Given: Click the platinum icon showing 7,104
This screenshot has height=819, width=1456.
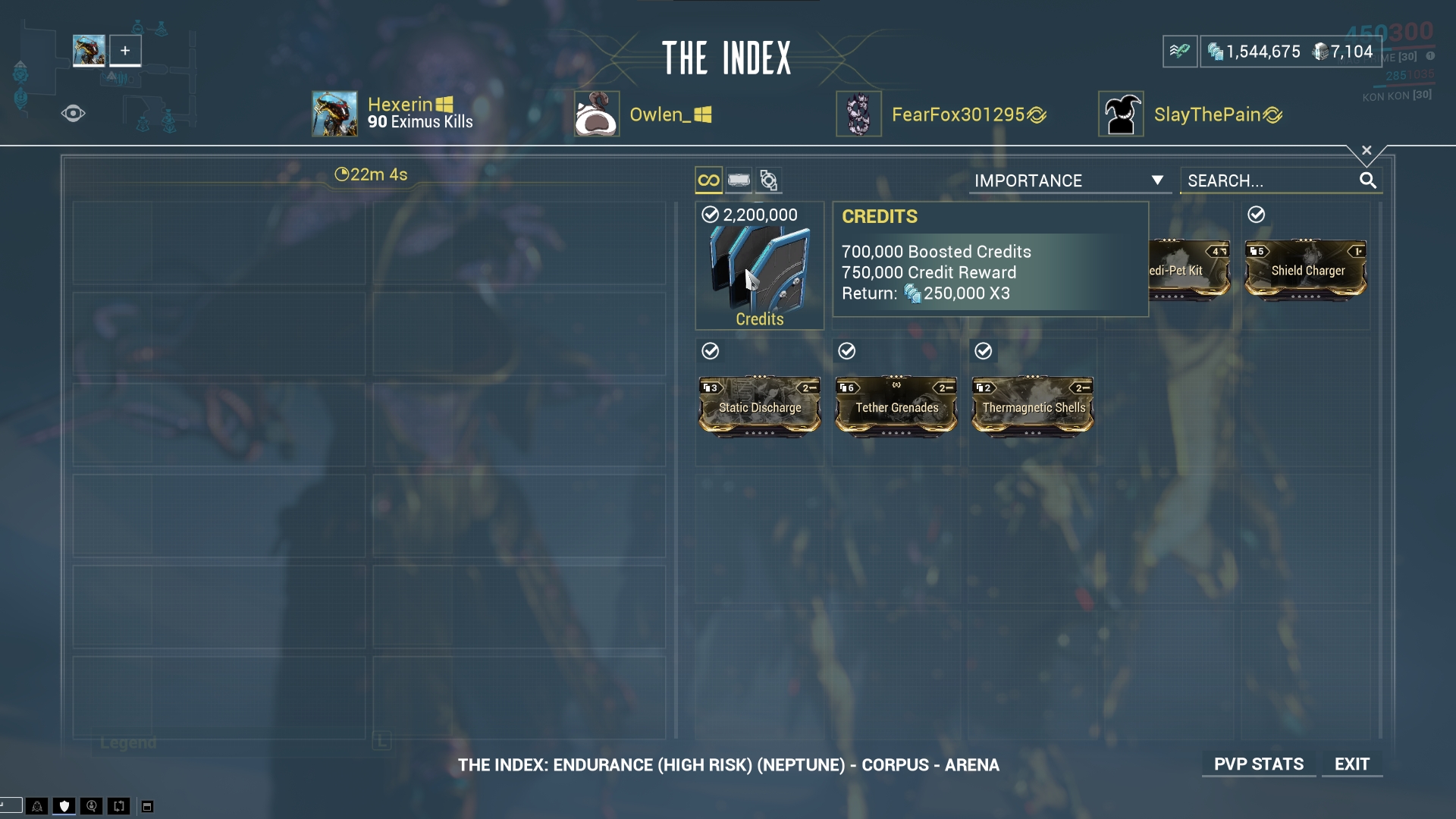Looking at the screenshot, I should pyautogui.click(x=1318, y=52).
